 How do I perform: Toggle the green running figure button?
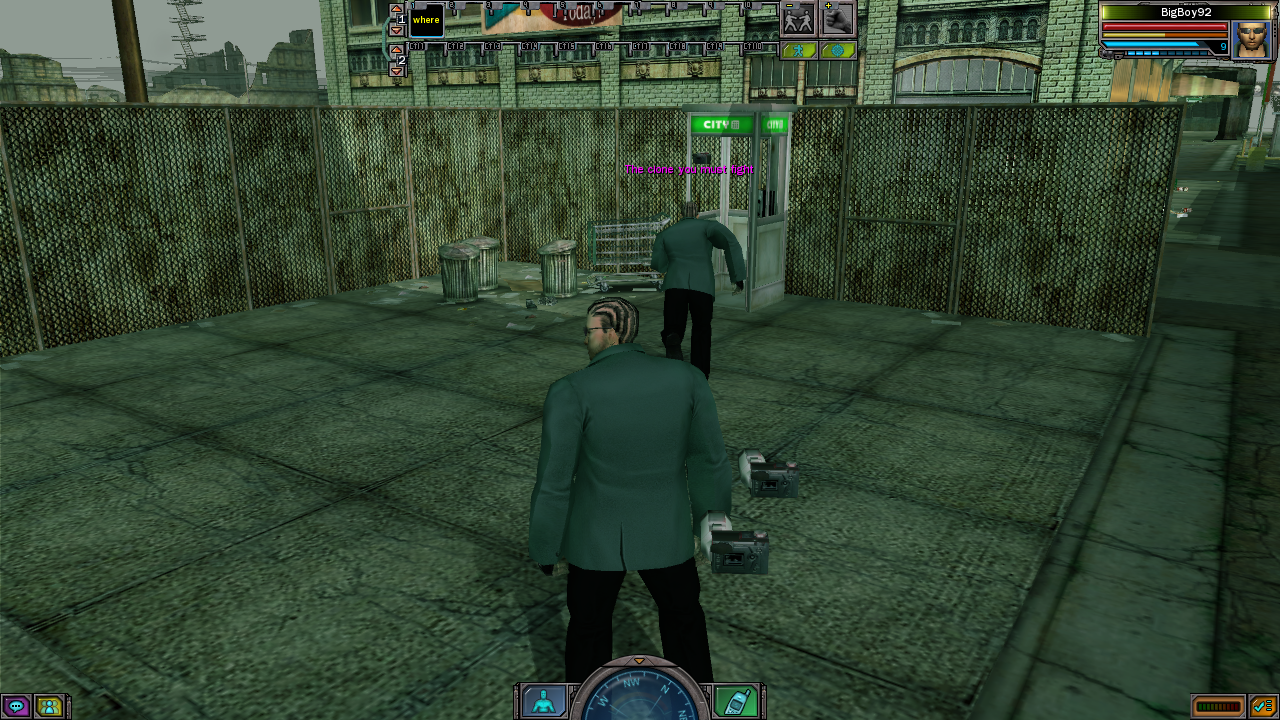pyautogui.click(x=798, y=50)
